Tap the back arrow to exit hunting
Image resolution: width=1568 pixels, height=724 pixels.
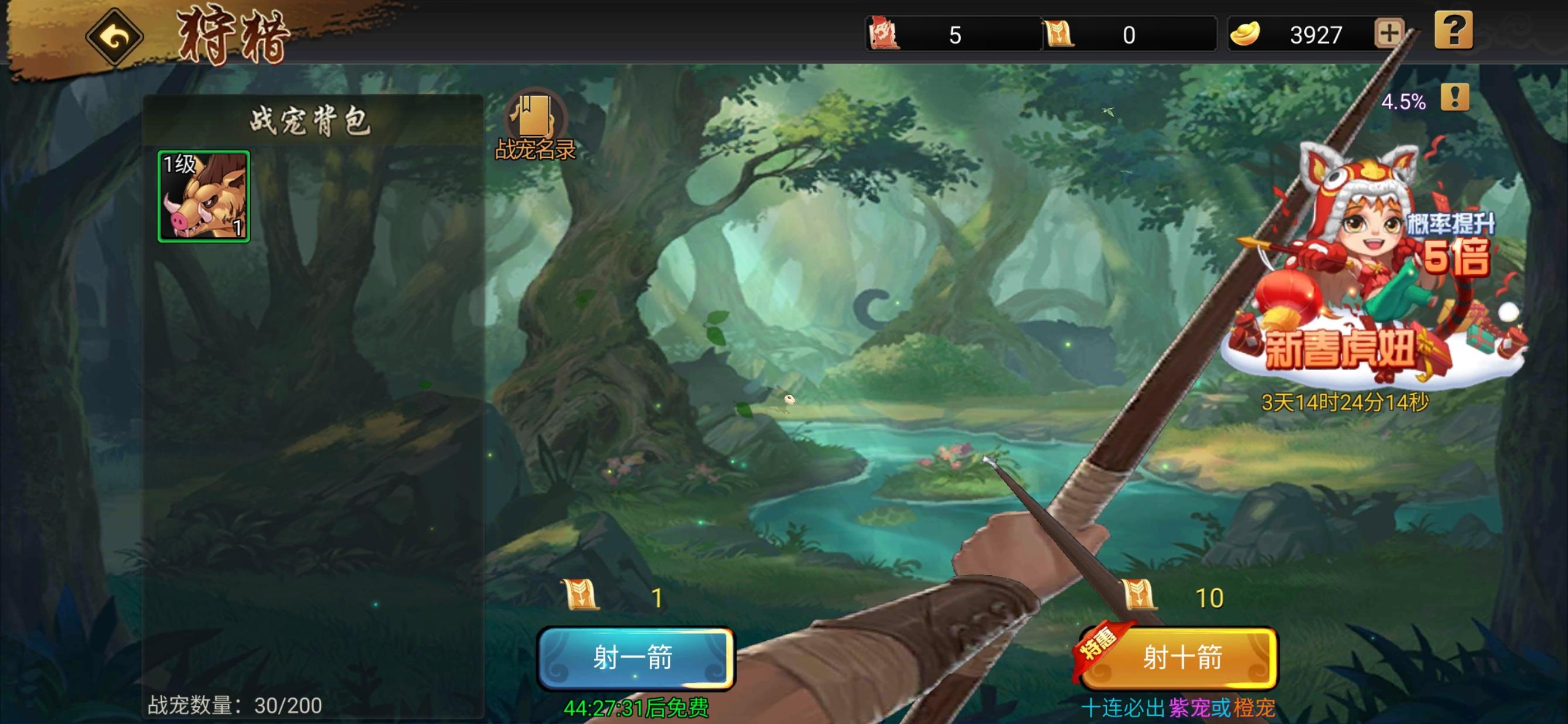click(x=115, y=37)
